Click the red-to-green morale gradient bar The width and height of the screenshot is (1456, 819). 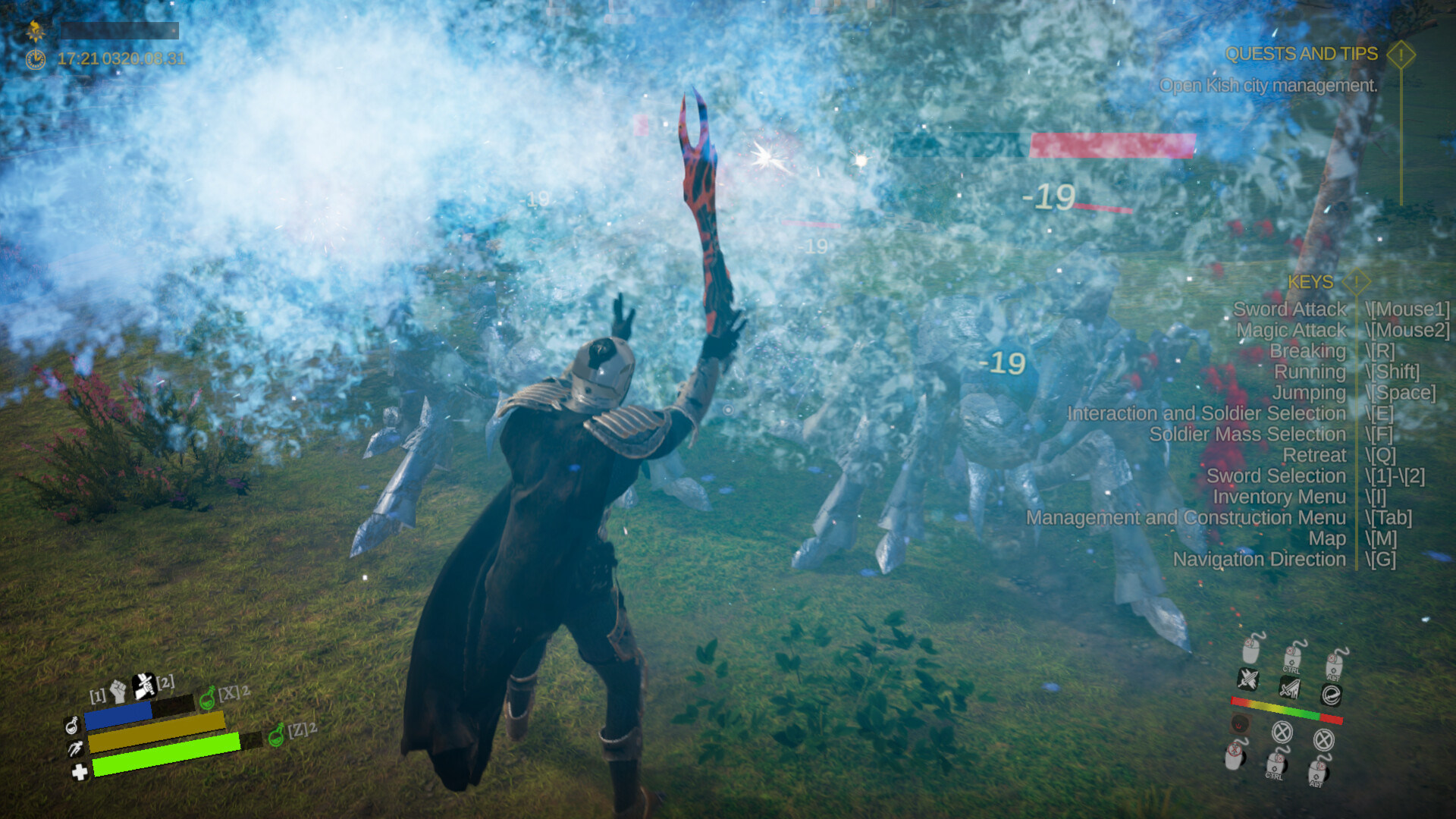tap(1285, 709)
